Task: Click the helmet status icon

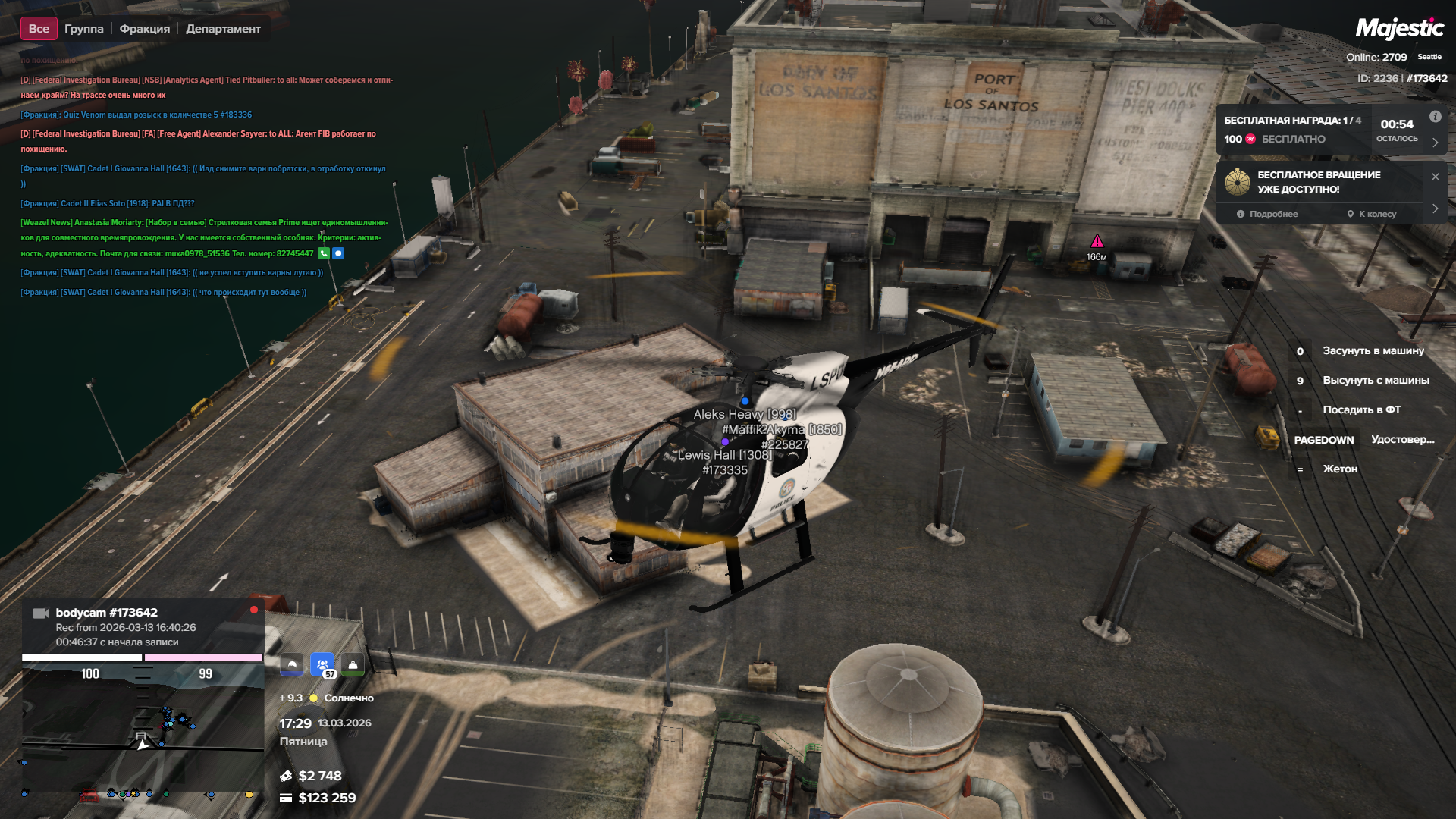Action: tap(292, 665)
